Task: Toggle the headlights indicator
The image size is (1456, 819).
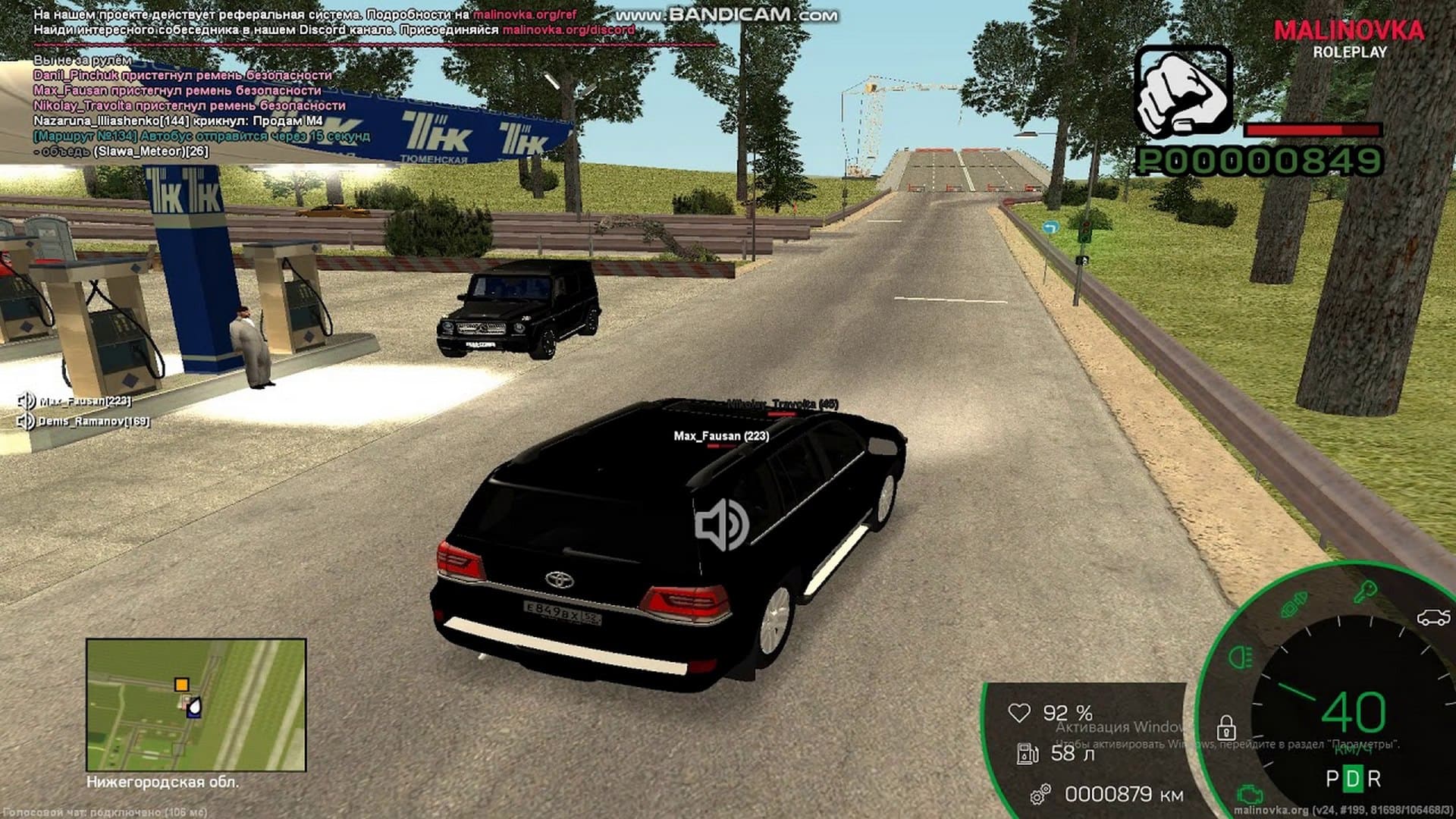Action: pos(1241,656)
